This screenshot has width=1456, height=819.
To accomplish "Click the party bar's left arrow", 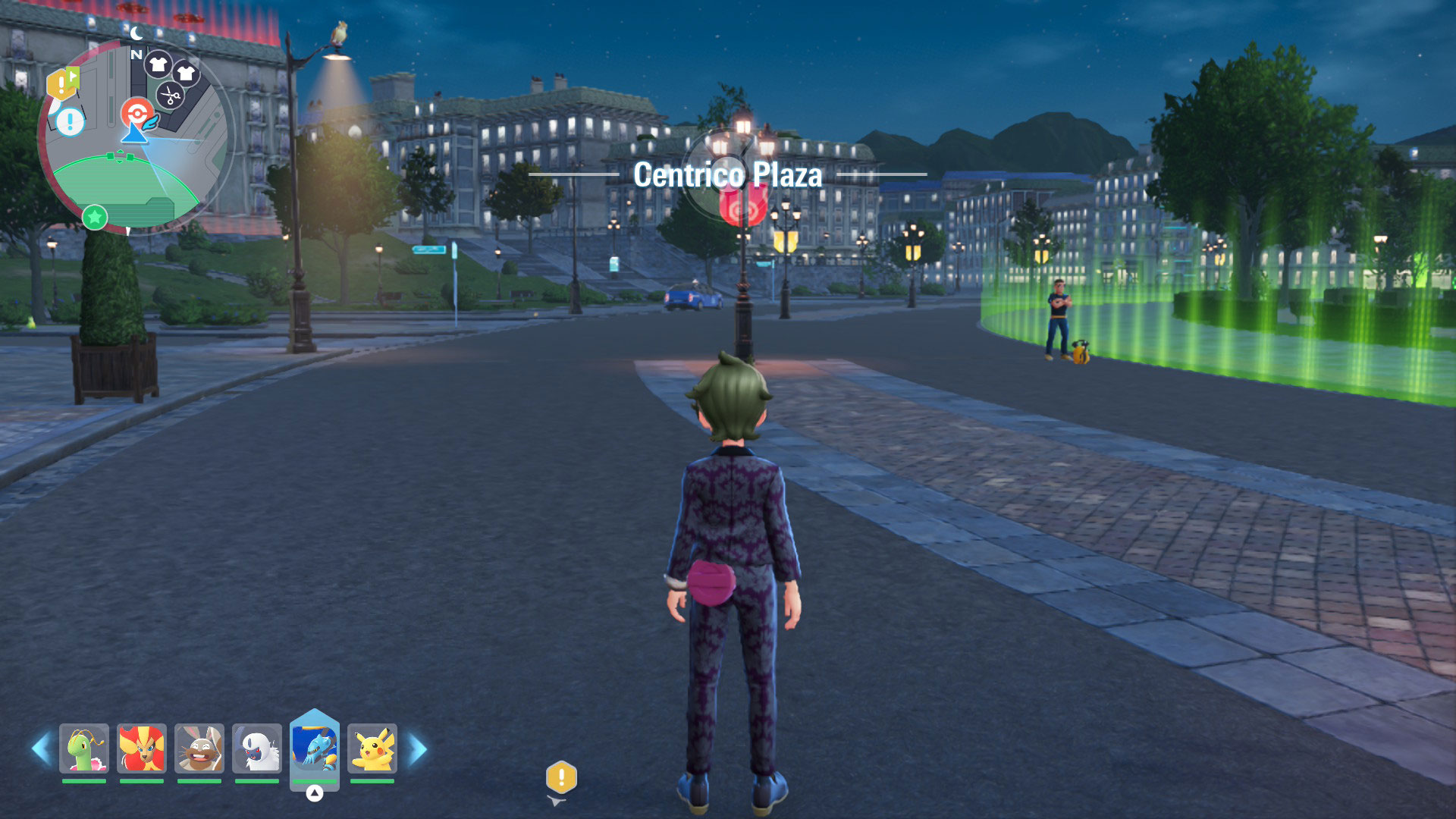I will [x=41, y=748].
